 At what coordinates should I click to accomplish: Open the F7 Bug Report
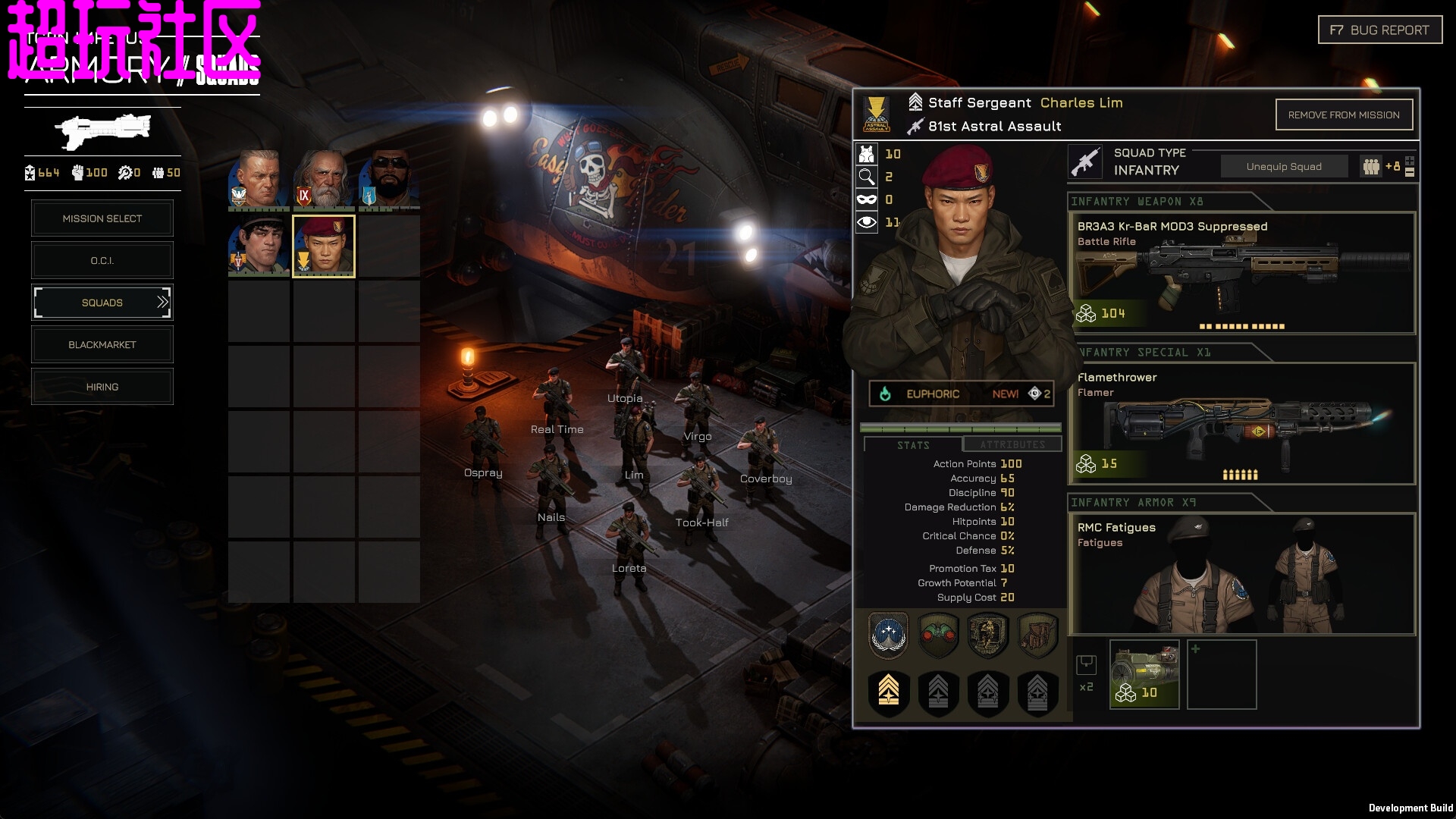tap(1379, 30)
